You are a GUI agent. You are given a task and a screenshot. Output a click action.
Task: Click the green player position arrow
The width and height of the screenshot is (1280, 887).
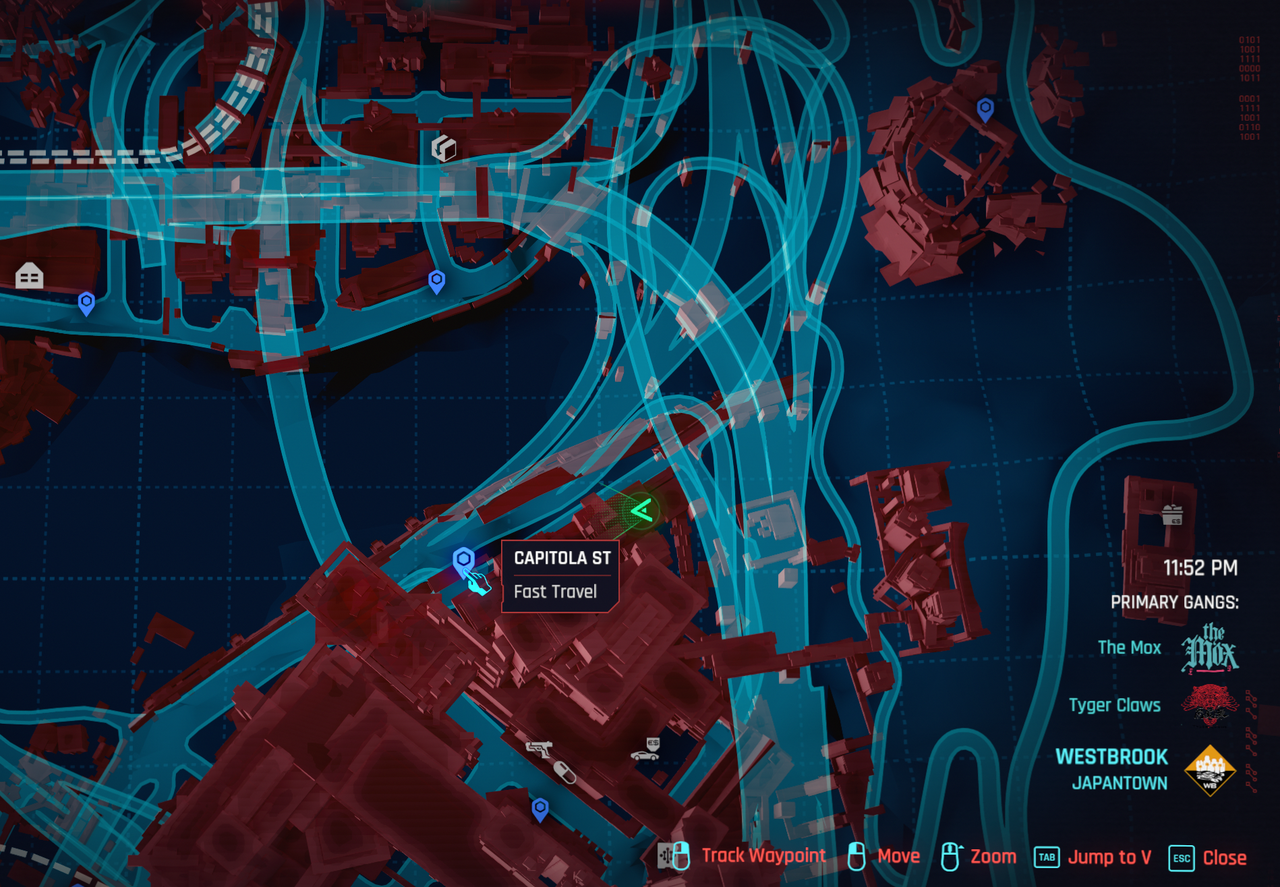click(x=641, y=510)
